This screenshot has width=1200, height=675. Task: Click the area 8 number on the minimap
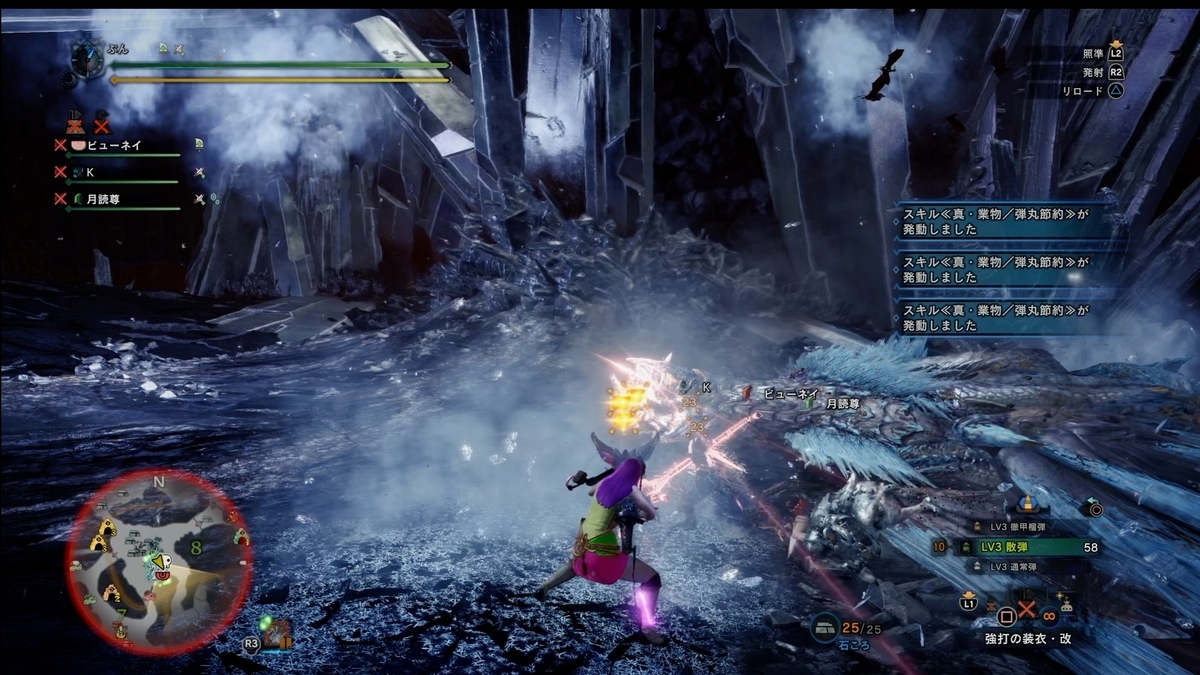[196, 546]
